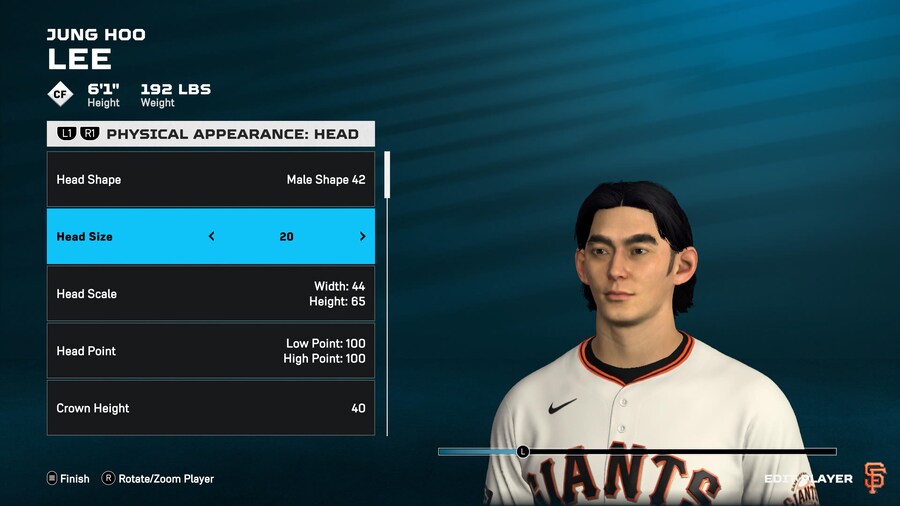Choose the Crown Height row
The image size is (900, 506).
tap(210, 408)
